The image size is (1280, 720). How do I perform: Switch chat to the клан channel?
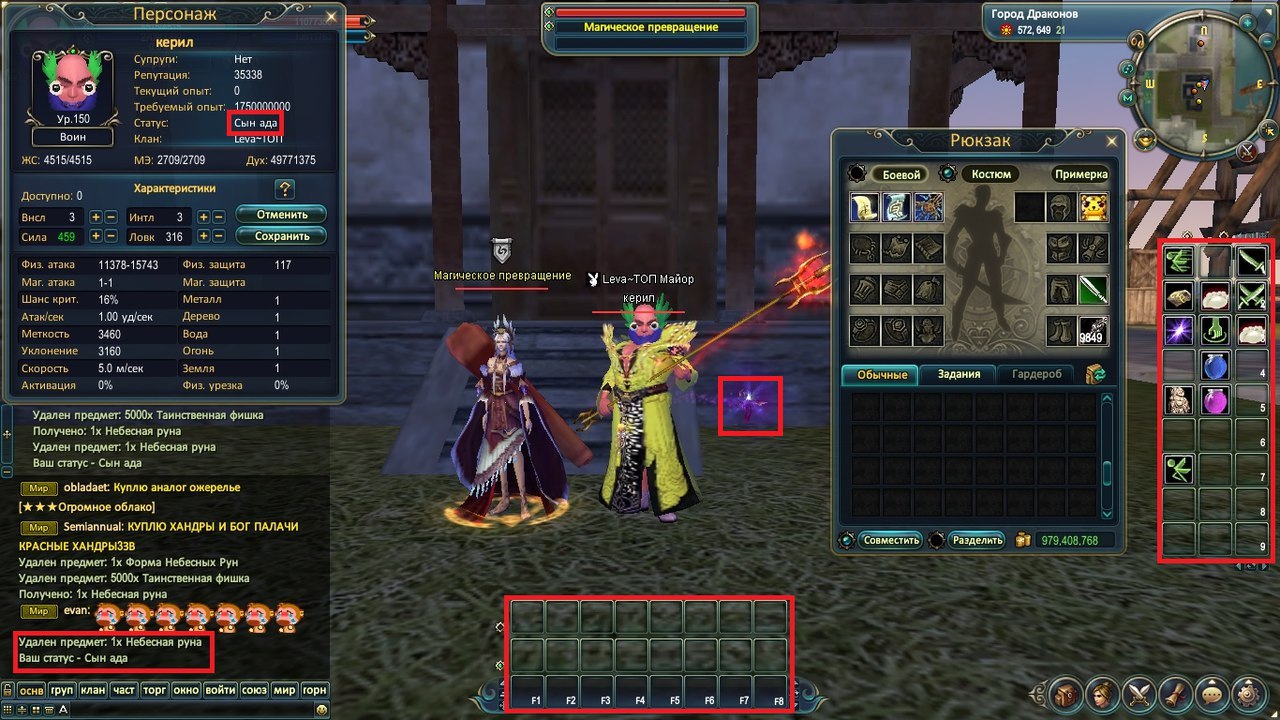point(93,690)
